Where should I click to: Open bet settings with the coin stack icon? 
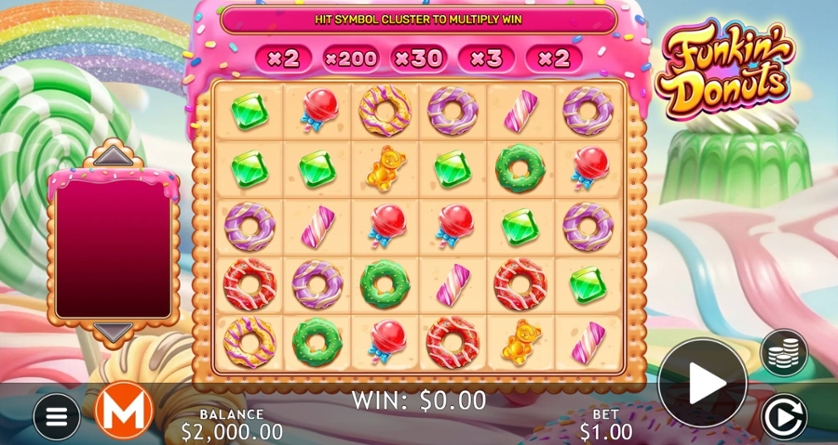point(784,352)
